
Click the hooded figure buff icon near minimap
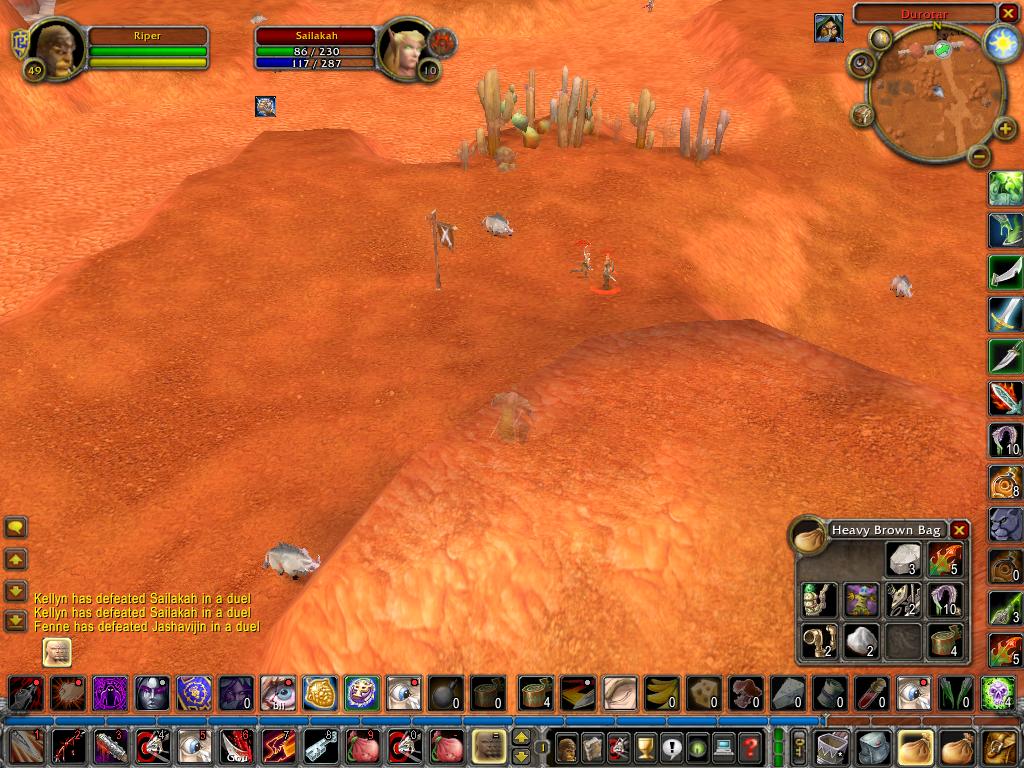tap(828, 28)
